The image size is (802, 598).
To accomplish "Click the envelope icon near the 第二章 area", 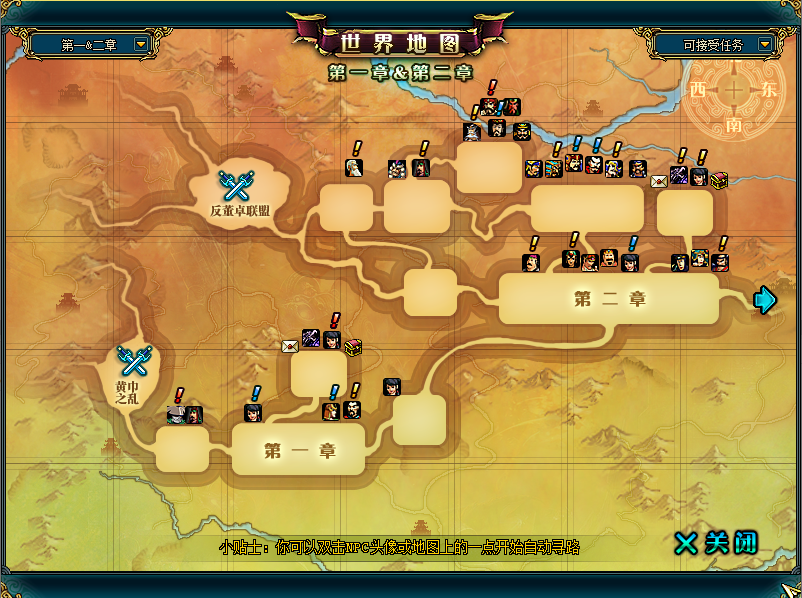I will point(658,181).
